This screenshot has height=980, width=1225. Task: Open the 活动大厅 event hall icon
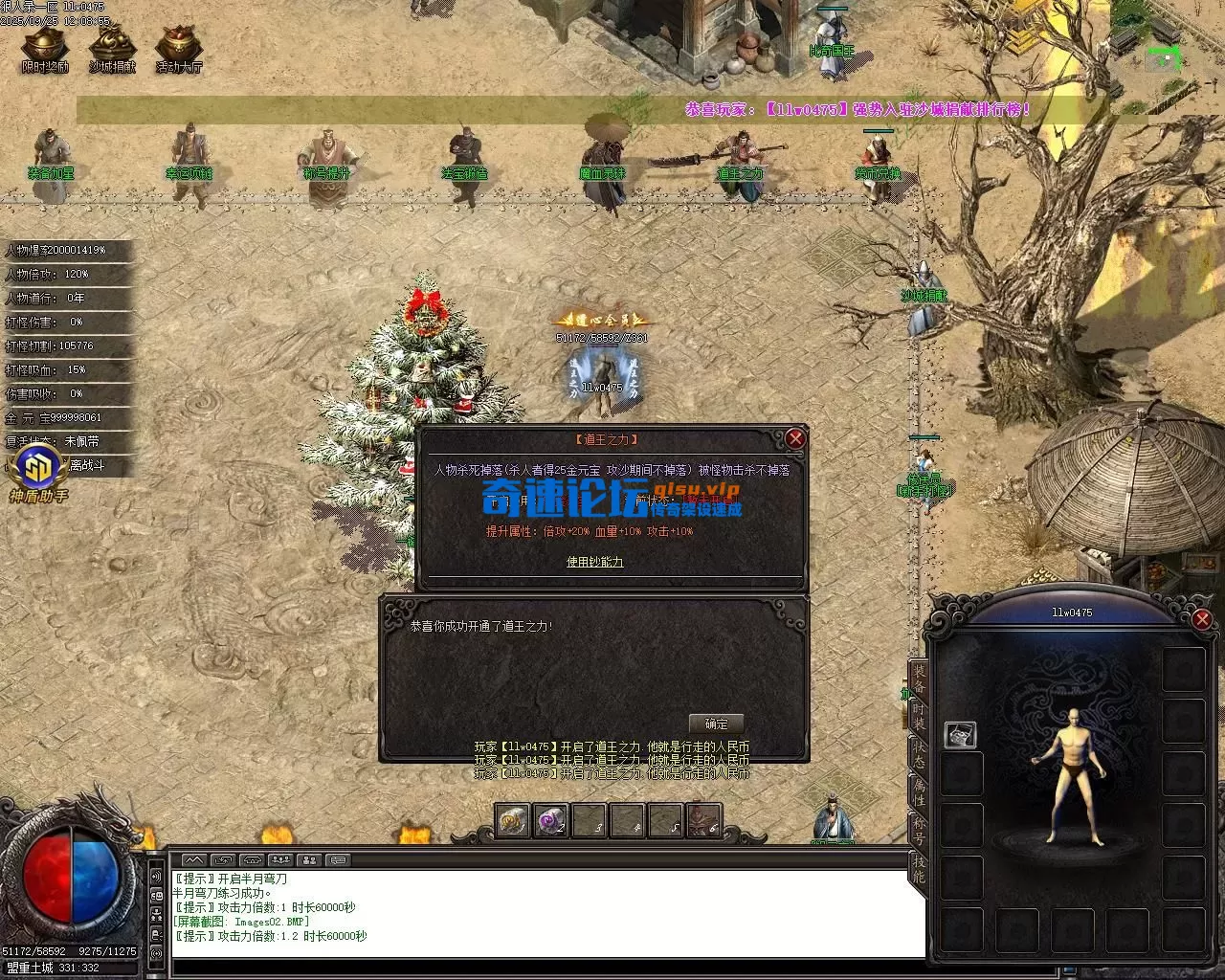179,47
